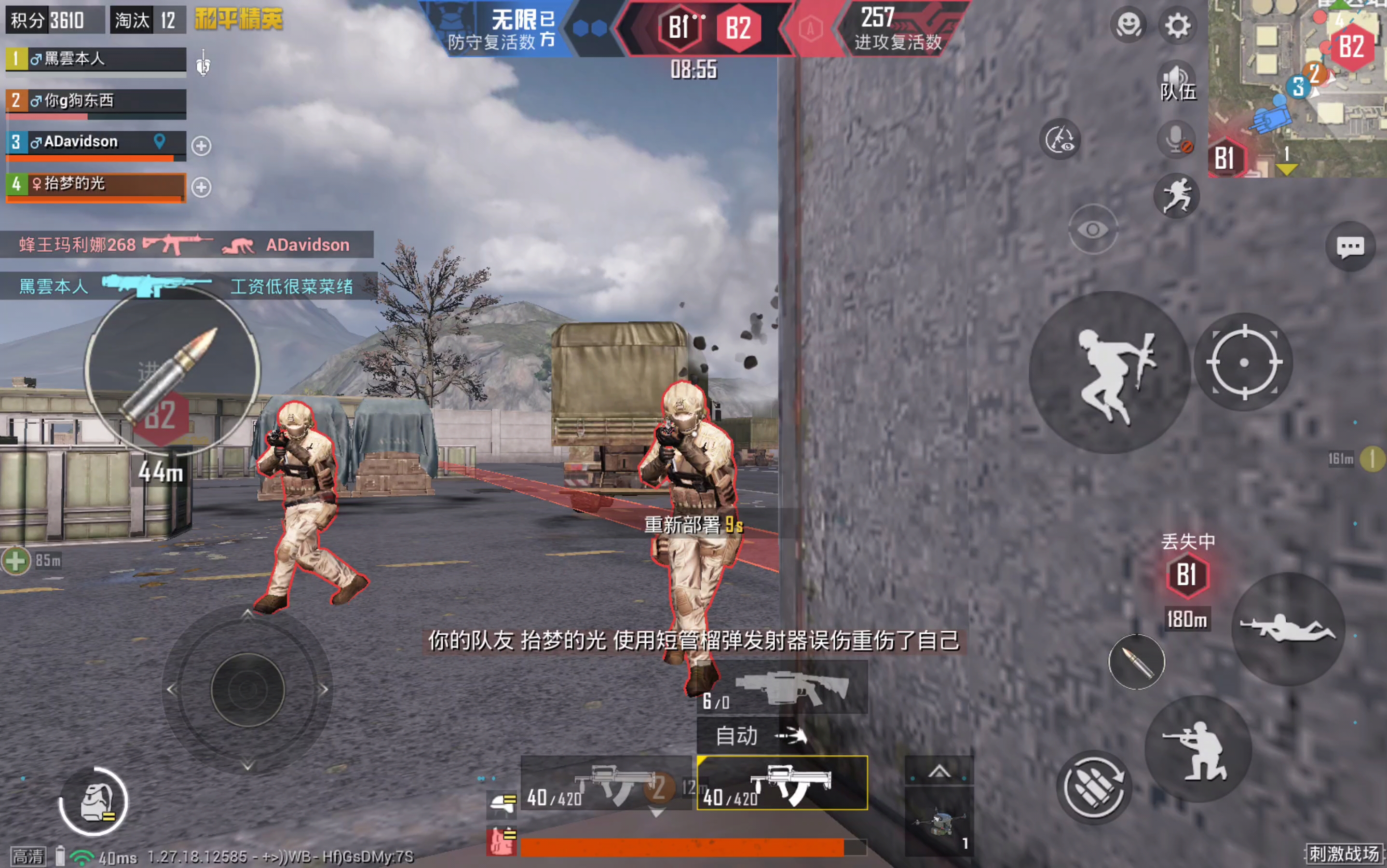Reload the weapon with the bullets button
This screenshot has height=868, width=1387.
1094,787
